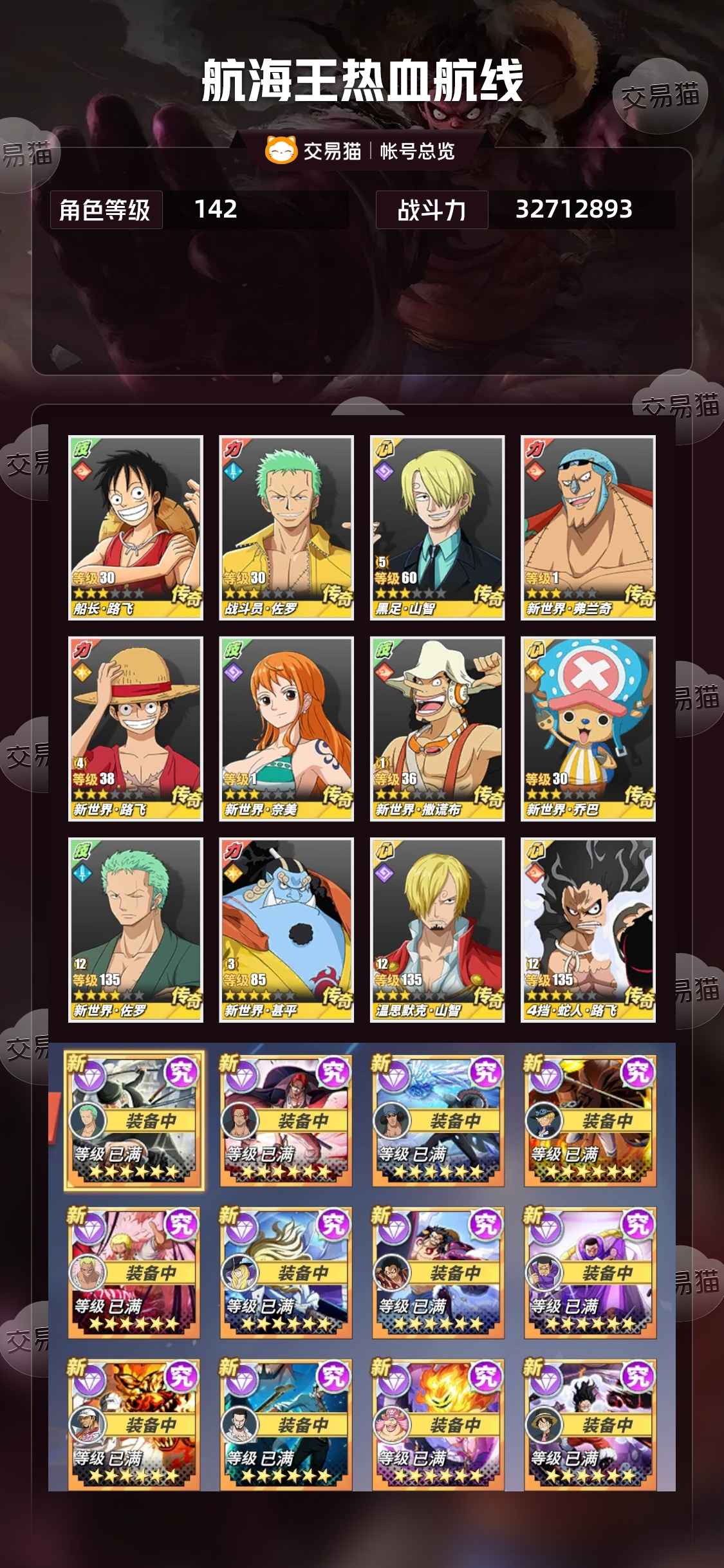Open the red-haired Shanks equipment card
Screen dimensions: 724x1568
pos(286,1120)
